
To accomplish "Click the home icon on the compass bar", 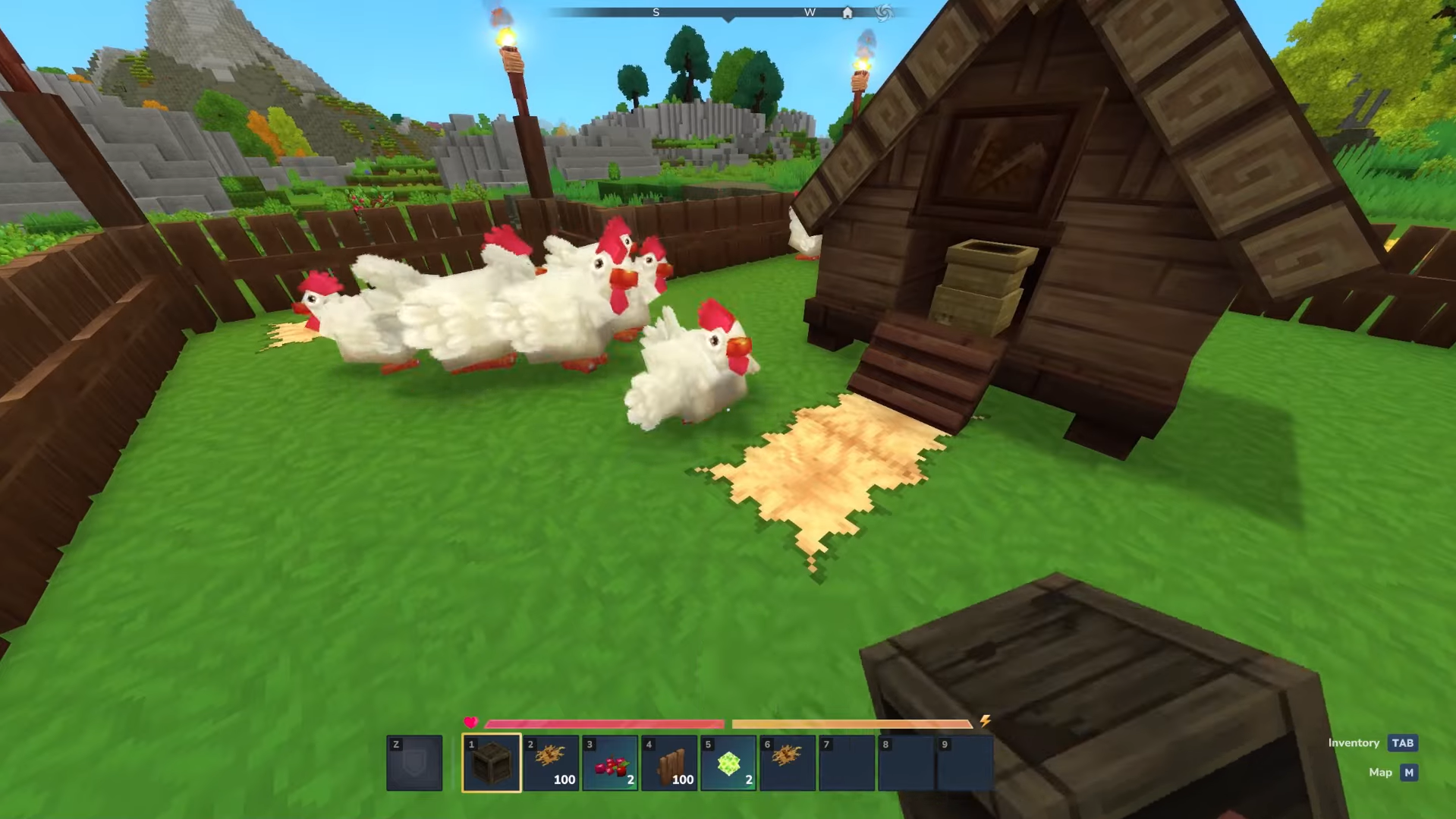I will pos(847,12).
